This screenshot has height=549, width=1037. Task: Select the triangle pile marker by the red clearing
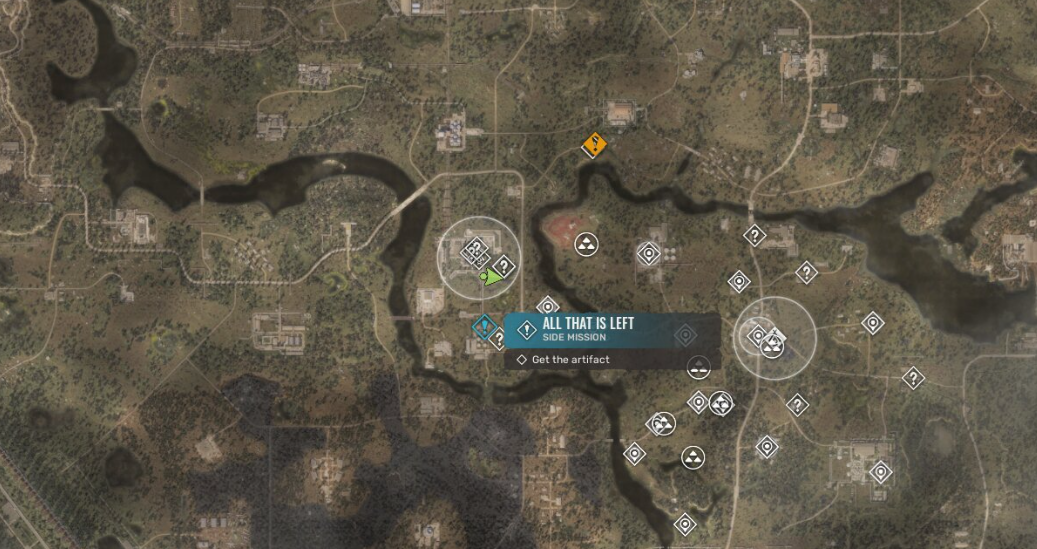click(586, 244)
